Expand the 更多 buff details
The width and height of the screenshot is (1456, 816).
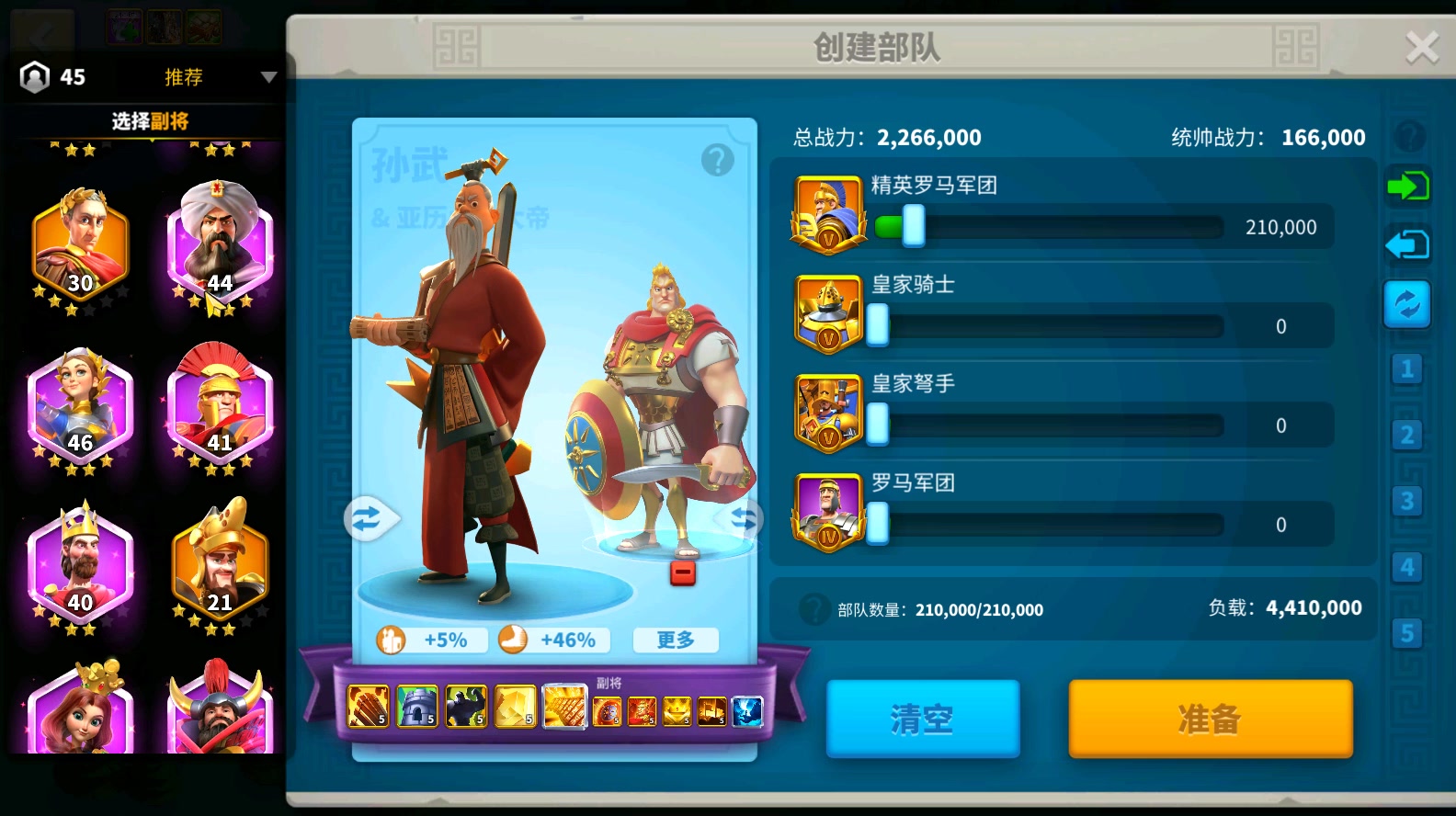click(676, 640)
